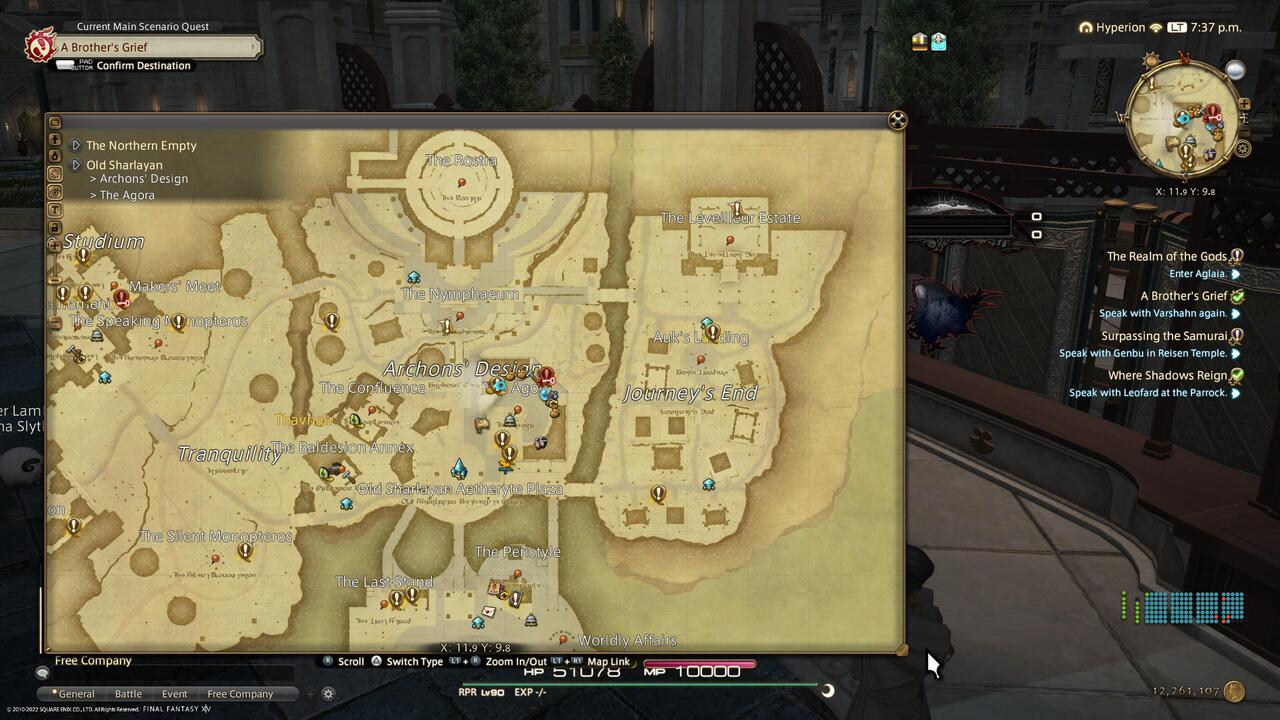The image size is (1280, 720).
Task: Open the armoury chest icon at top right
Action: pyautogui.click(x=938, y=41)
